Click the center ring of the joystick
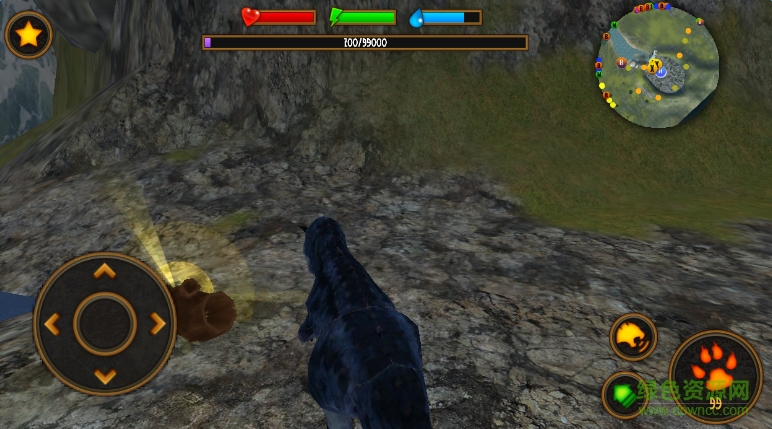The width and height of the screenshot is (772, 429). [x=104, y=324]
